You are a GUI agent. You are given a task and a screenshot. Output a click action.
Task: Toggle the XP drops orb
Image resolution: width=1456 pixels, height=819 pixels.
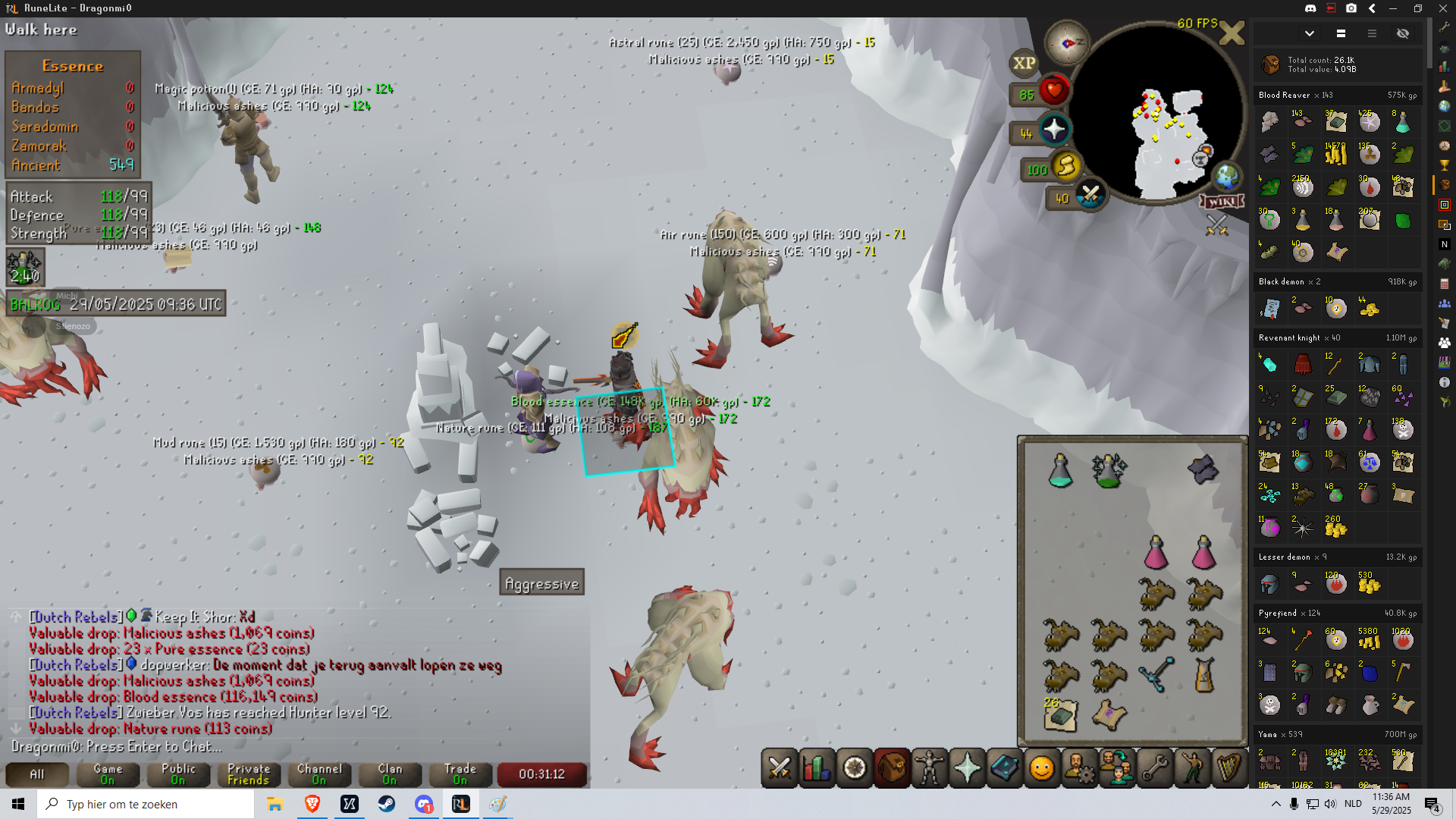[x=1024, y=63]
